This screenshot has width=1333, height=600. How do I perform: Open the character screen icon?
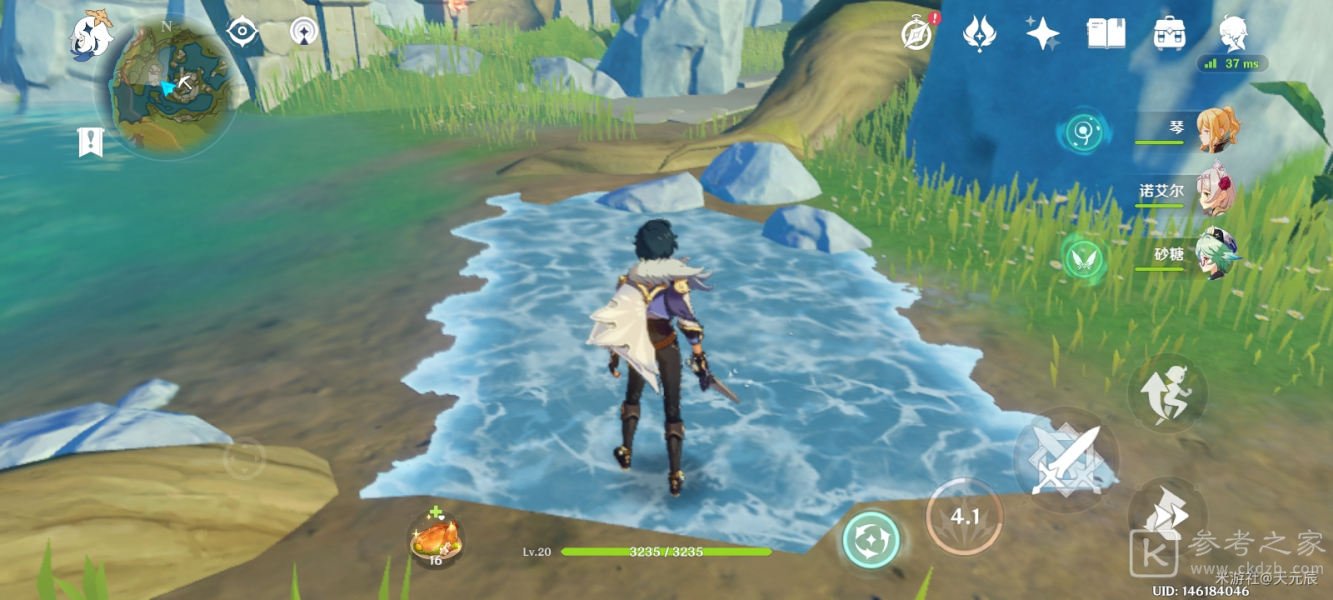click(1233, 33)
